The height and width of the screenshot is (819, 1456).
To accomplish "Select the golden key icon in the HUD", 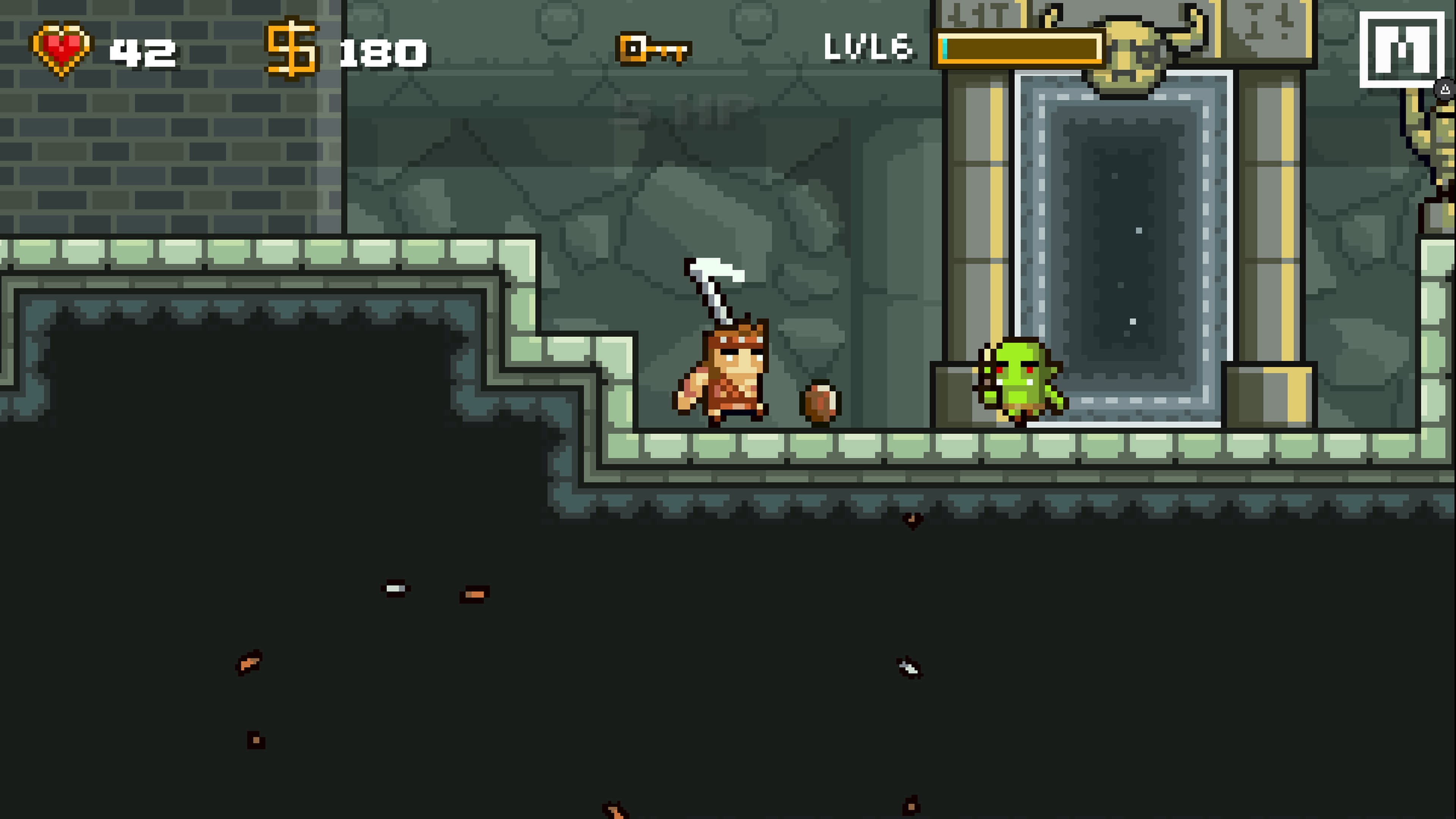I will 653,50.
